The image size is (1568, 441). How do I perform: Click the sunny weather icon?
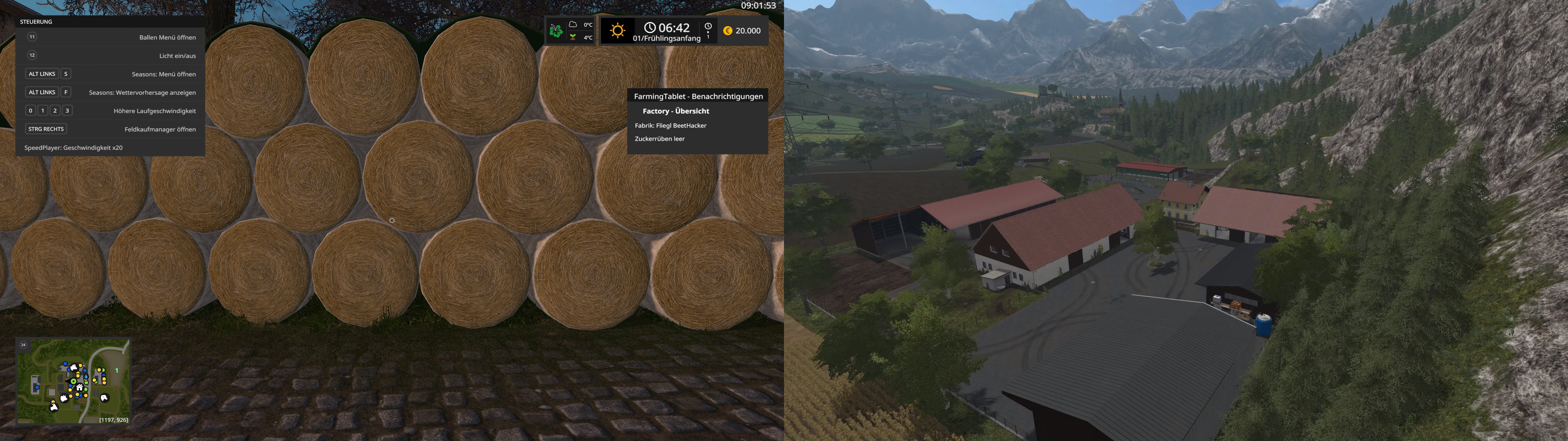tap(617, 31)
